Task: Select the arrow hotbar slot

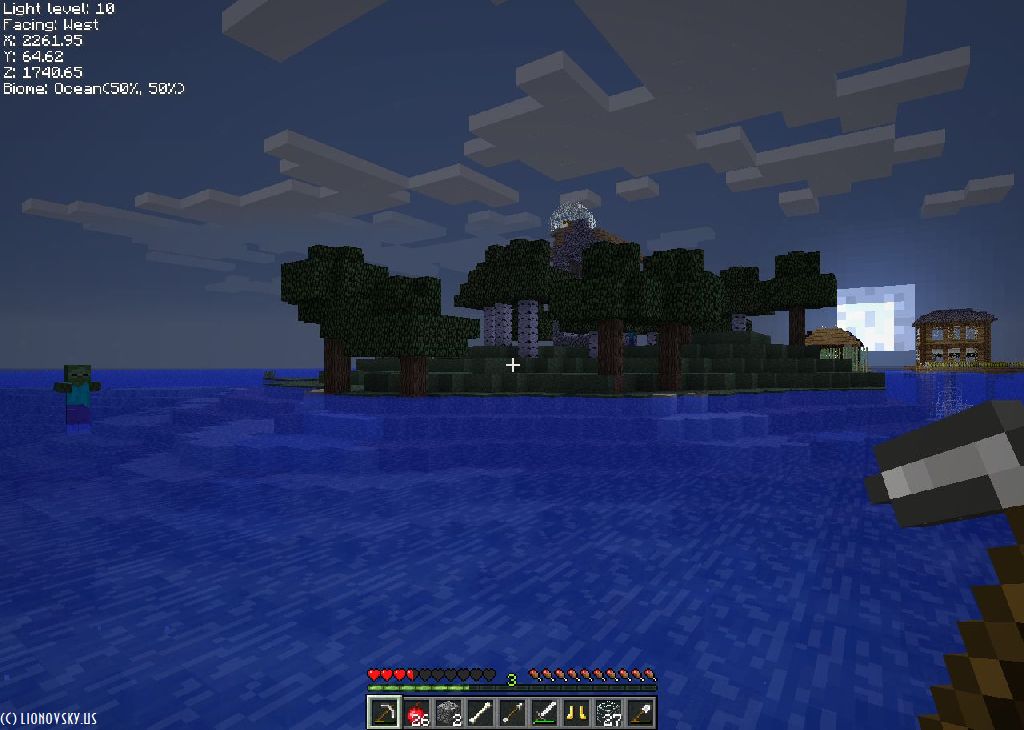Action: [x=512, y=713]
